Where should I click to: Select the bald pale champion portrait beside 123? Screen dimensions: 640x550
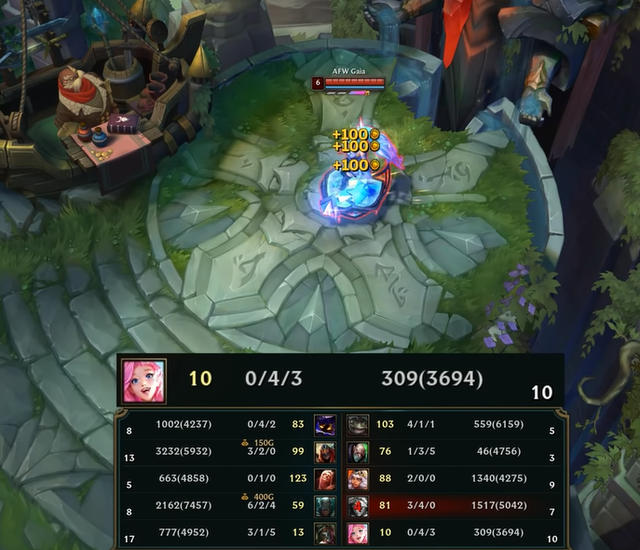(325, 479)
